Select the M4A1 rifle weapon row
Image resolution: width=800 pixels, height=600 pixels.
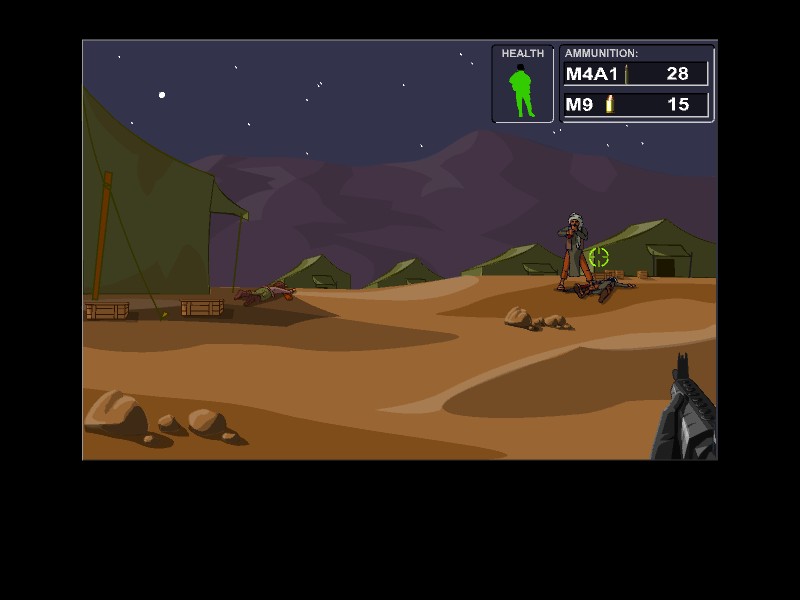[636, 74]
